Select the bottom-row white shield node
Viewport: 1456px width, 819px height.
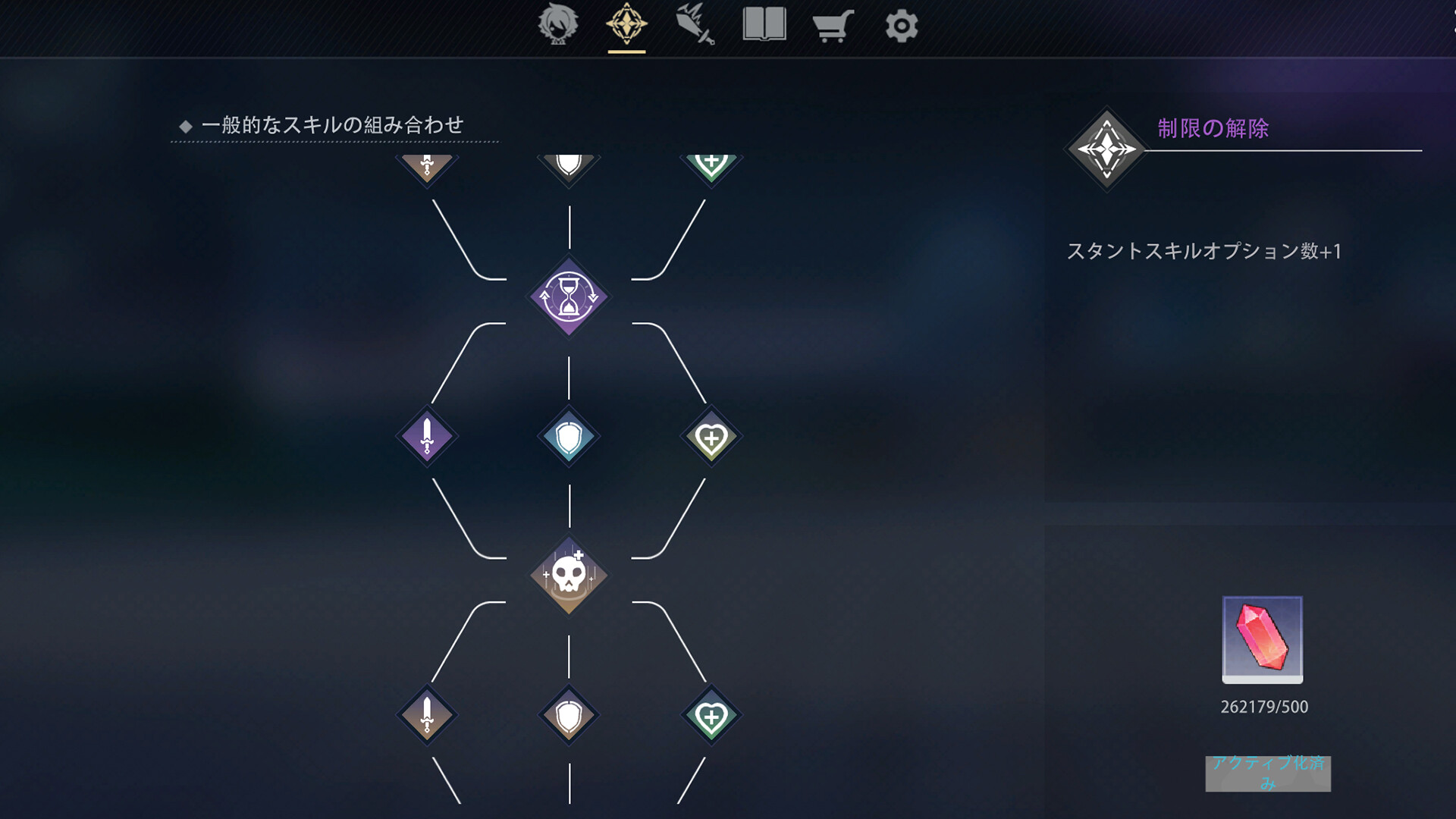point(568,716)
